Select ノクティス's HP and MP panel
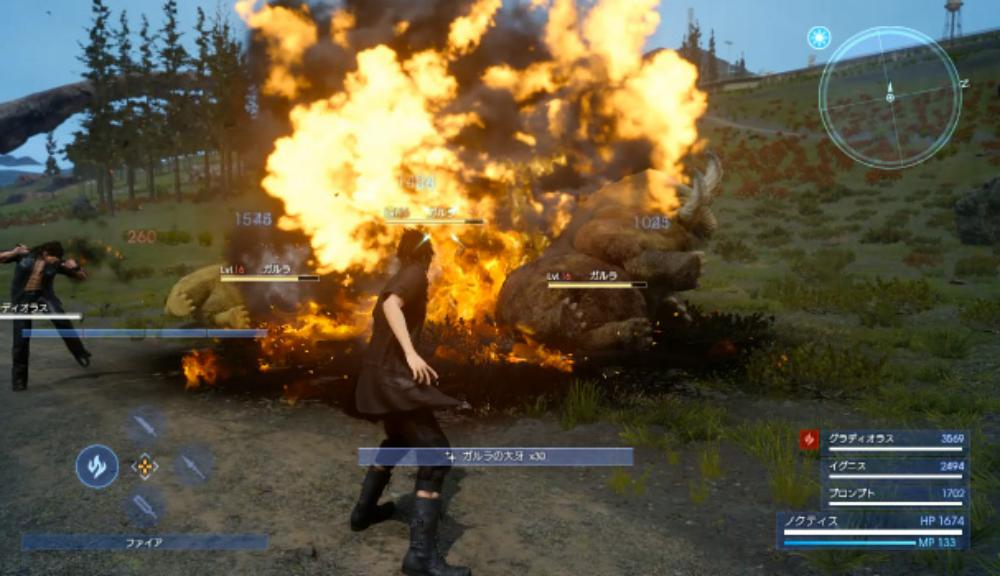The image size is (1000, 576). click(872, 530)
